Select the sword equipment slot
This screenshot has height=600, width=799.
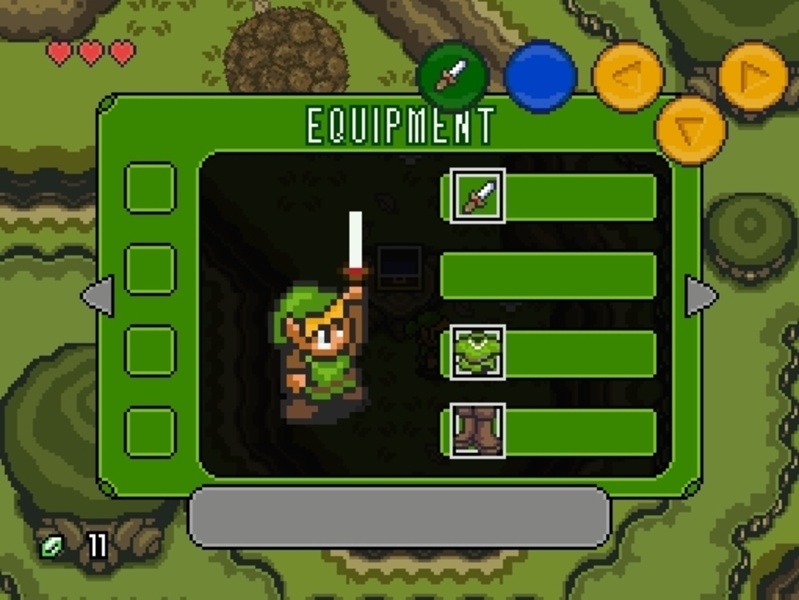point(477,195)
